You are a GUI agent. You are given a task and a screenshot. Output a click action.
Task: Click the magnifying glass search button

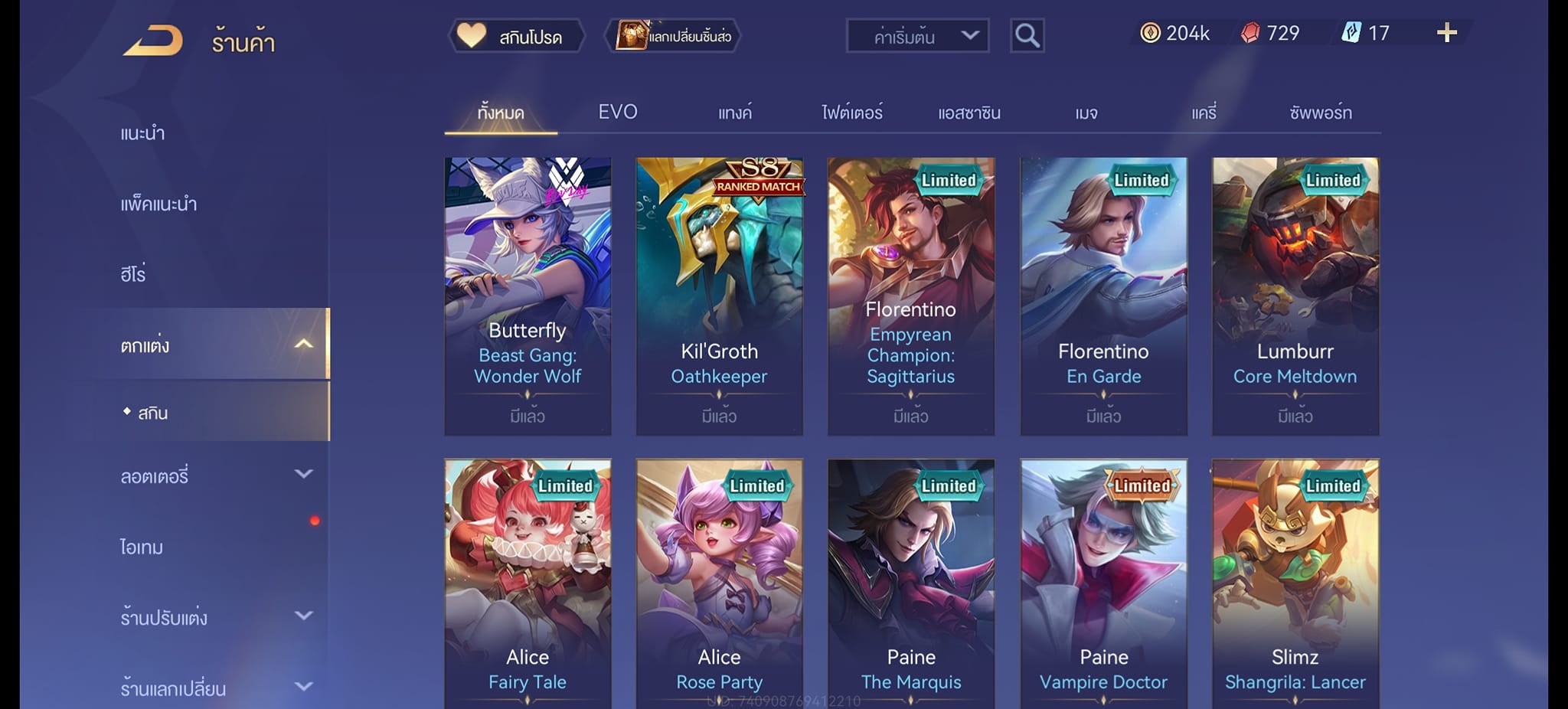tap(1027, 36)
